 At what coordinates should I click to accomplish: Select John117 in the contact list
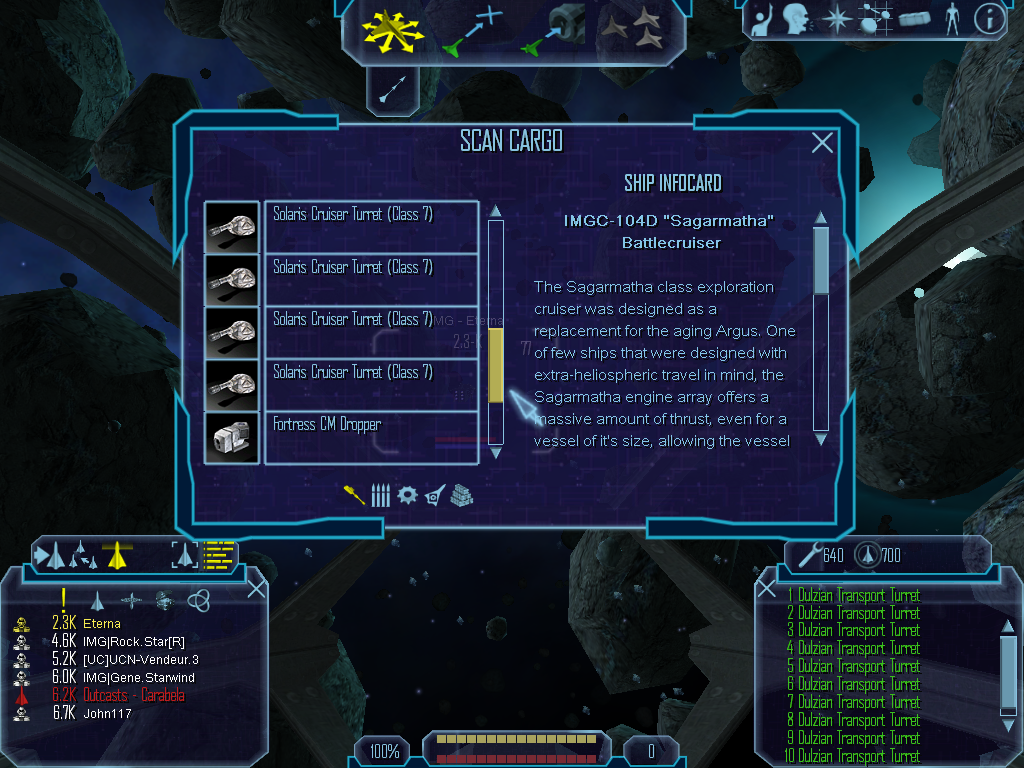[107, 714]
